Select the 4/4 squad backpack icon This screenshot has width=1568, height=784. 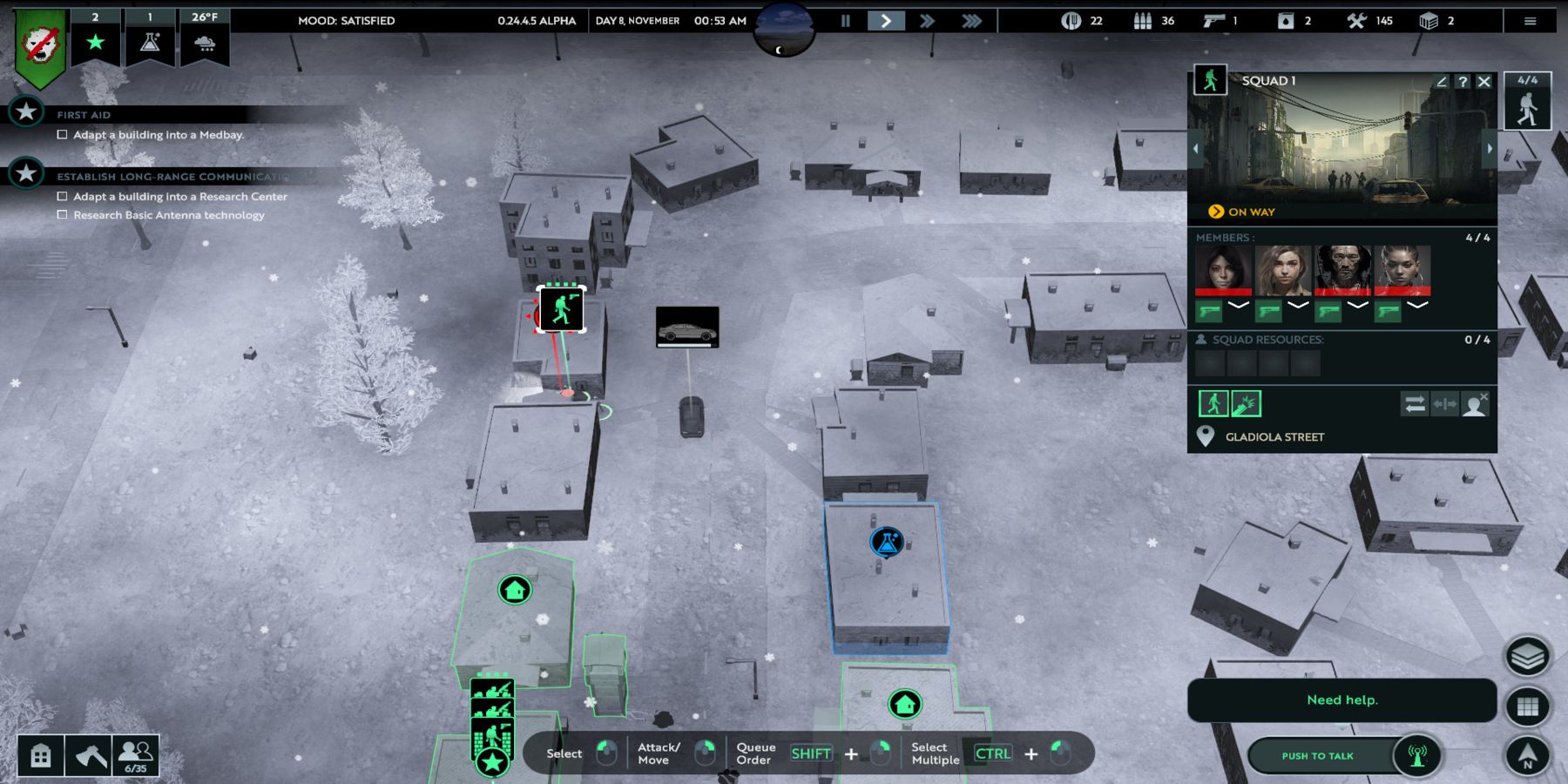tap(1527, 102)
